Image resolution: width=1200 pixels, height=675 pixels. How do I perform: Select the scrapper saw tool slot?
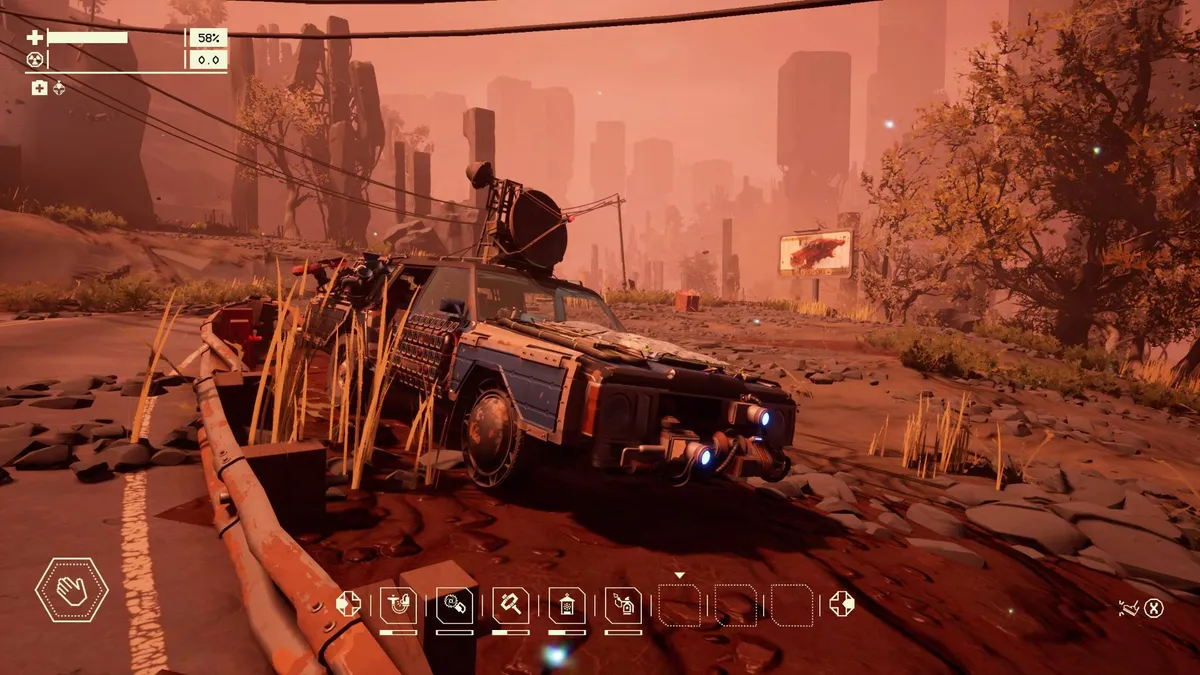pyautogui.click(x=455, y=604)
